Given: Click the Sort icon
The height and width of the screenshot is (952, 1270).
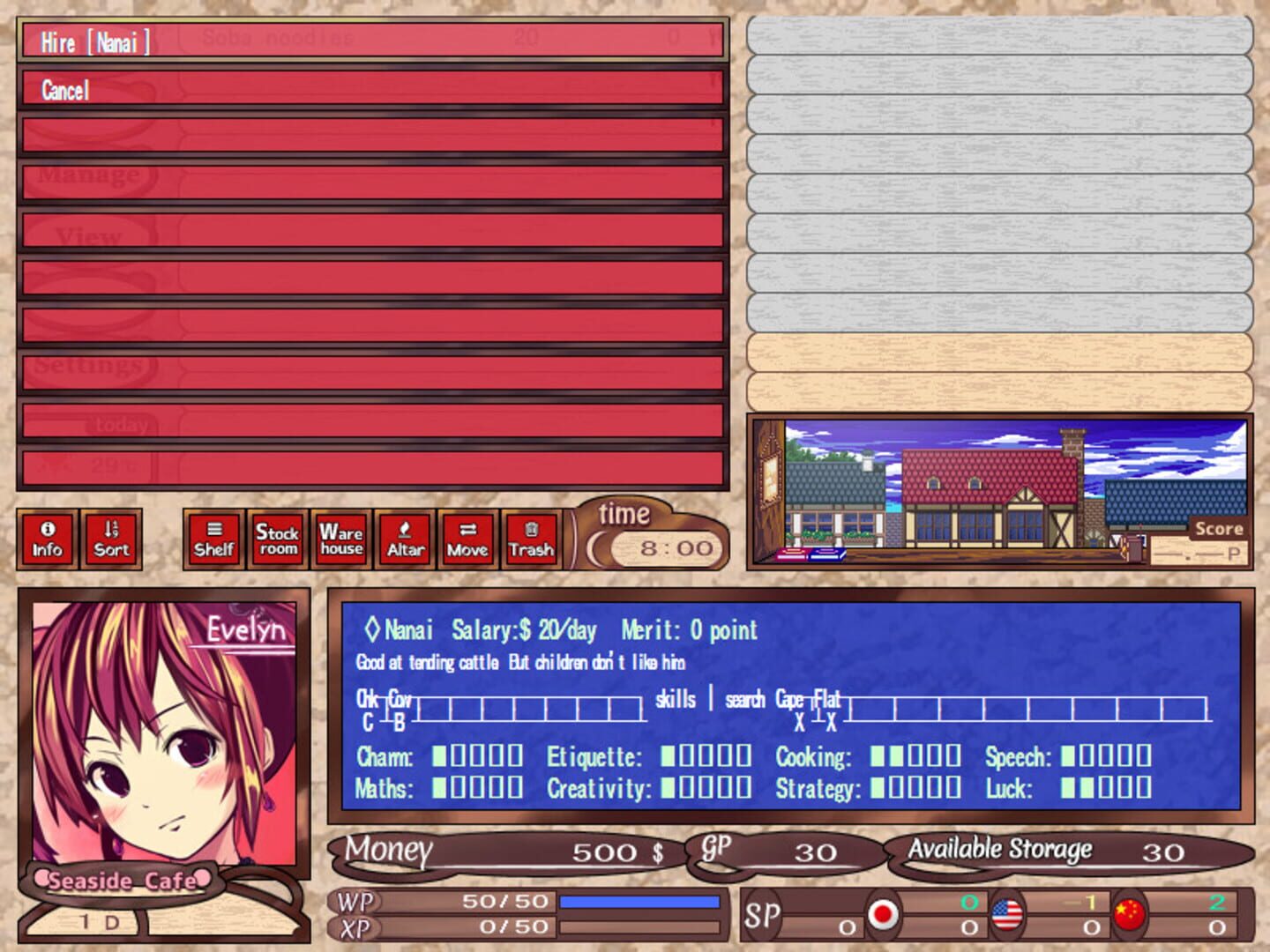Looking at the screenshot, I should [109, 539].
